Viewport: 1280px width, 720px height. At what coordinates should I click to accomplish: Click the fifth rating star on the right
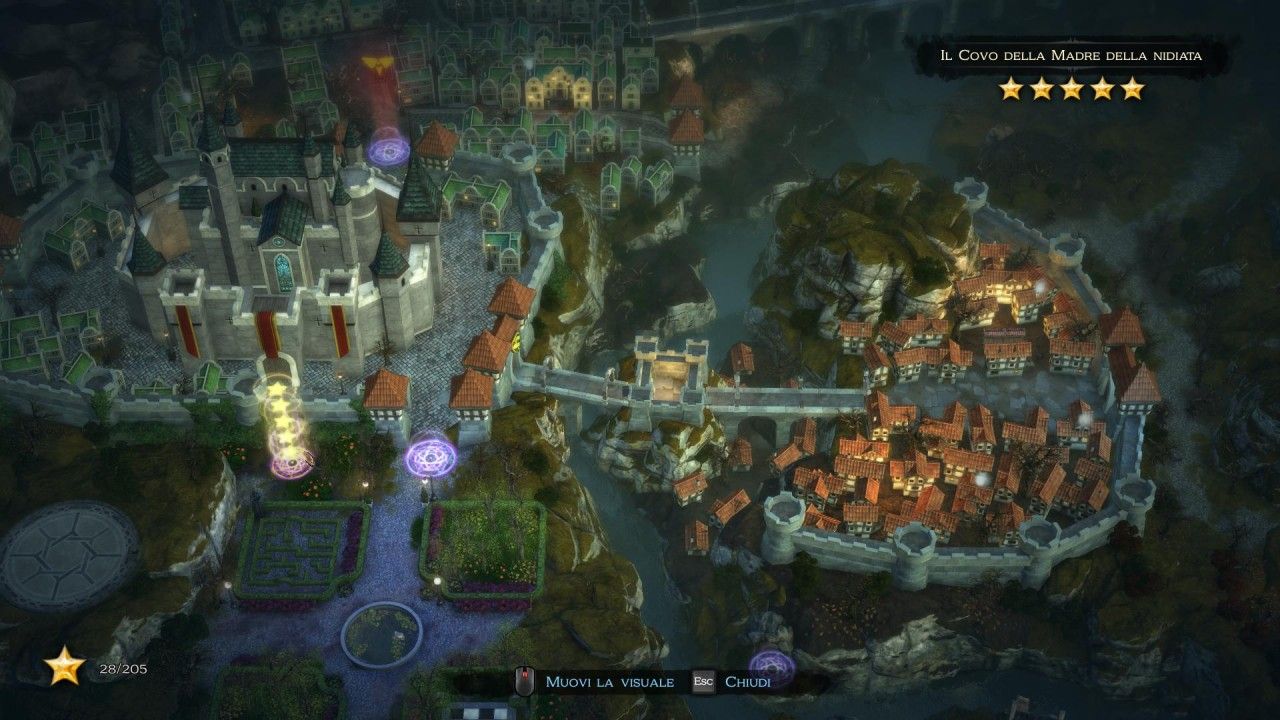coord(1132,90)
